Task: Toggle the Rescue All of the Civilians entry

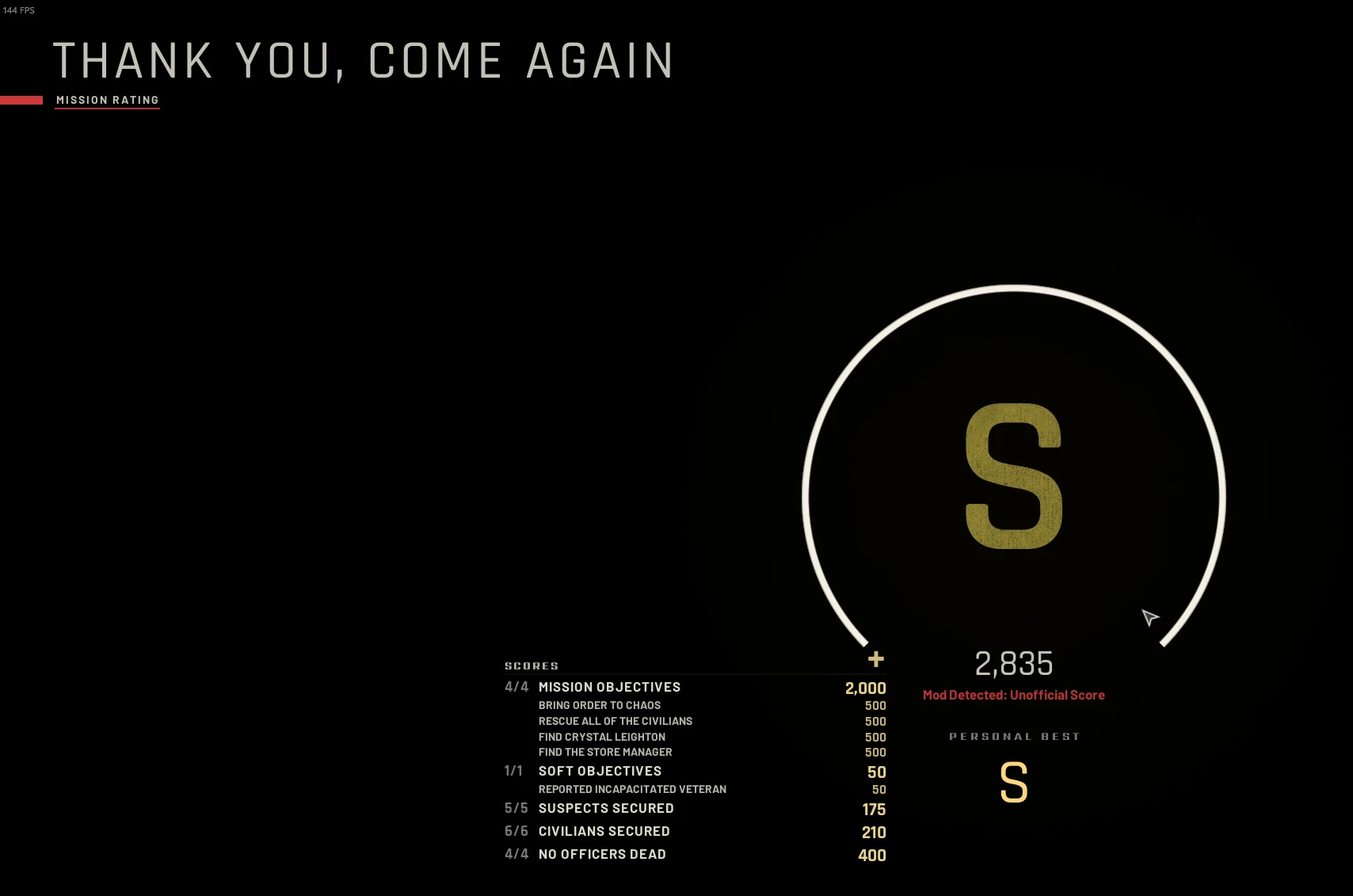Action: (616, 721)
